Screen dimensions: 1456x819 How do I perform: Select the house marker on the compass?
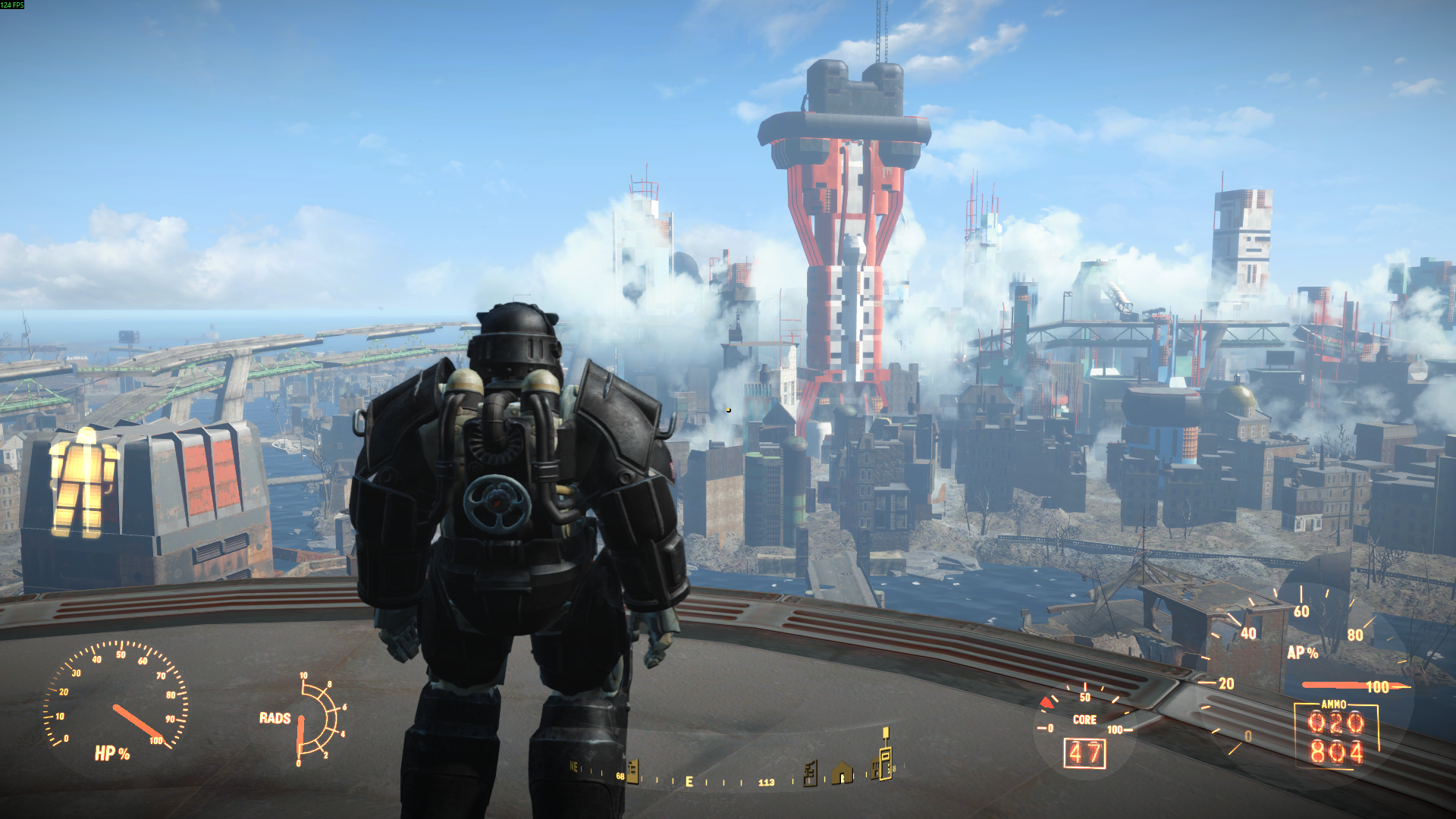[x=842, y=773]
